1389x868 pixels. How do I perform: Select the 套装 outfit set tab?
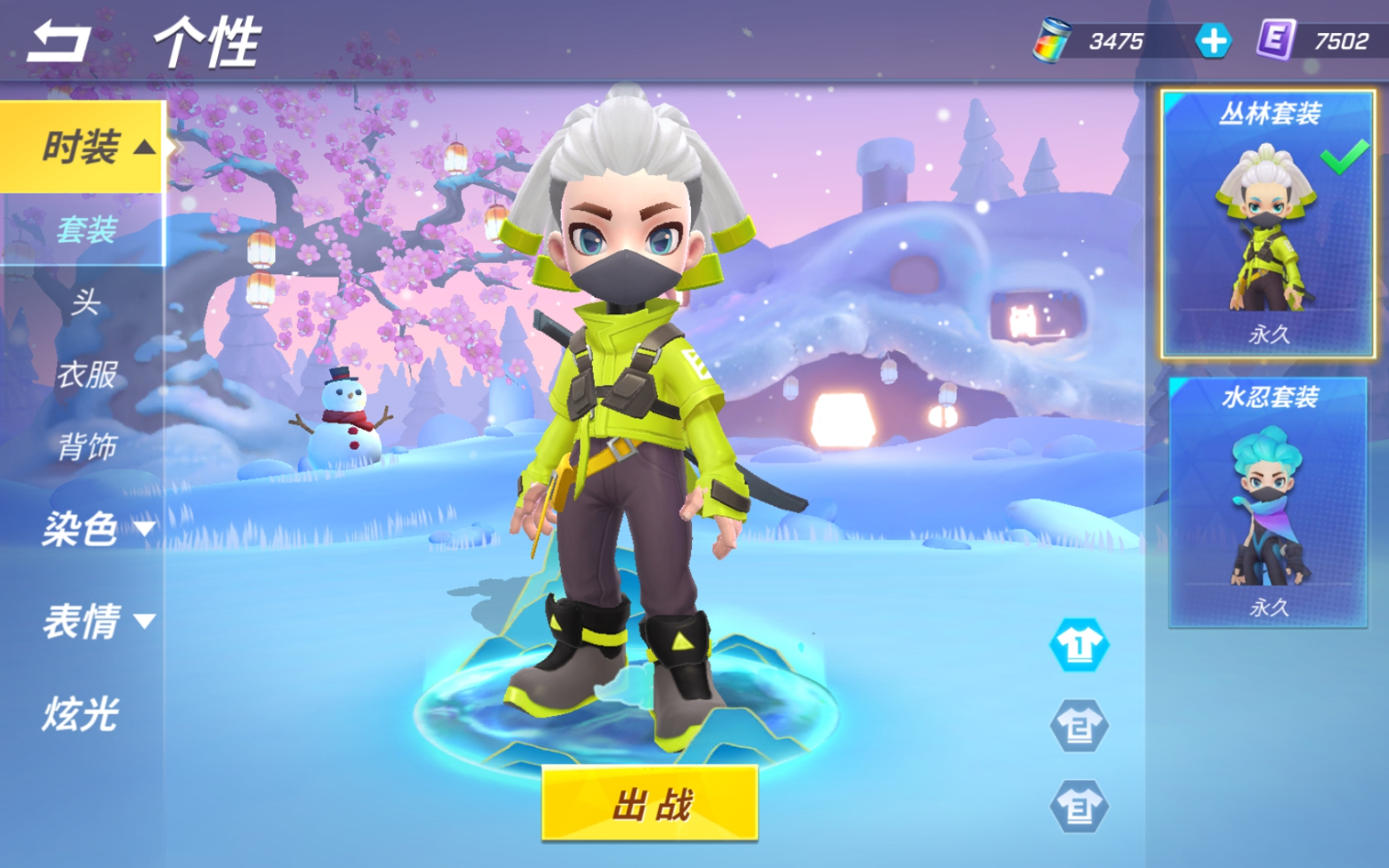(x=86, y=230)
